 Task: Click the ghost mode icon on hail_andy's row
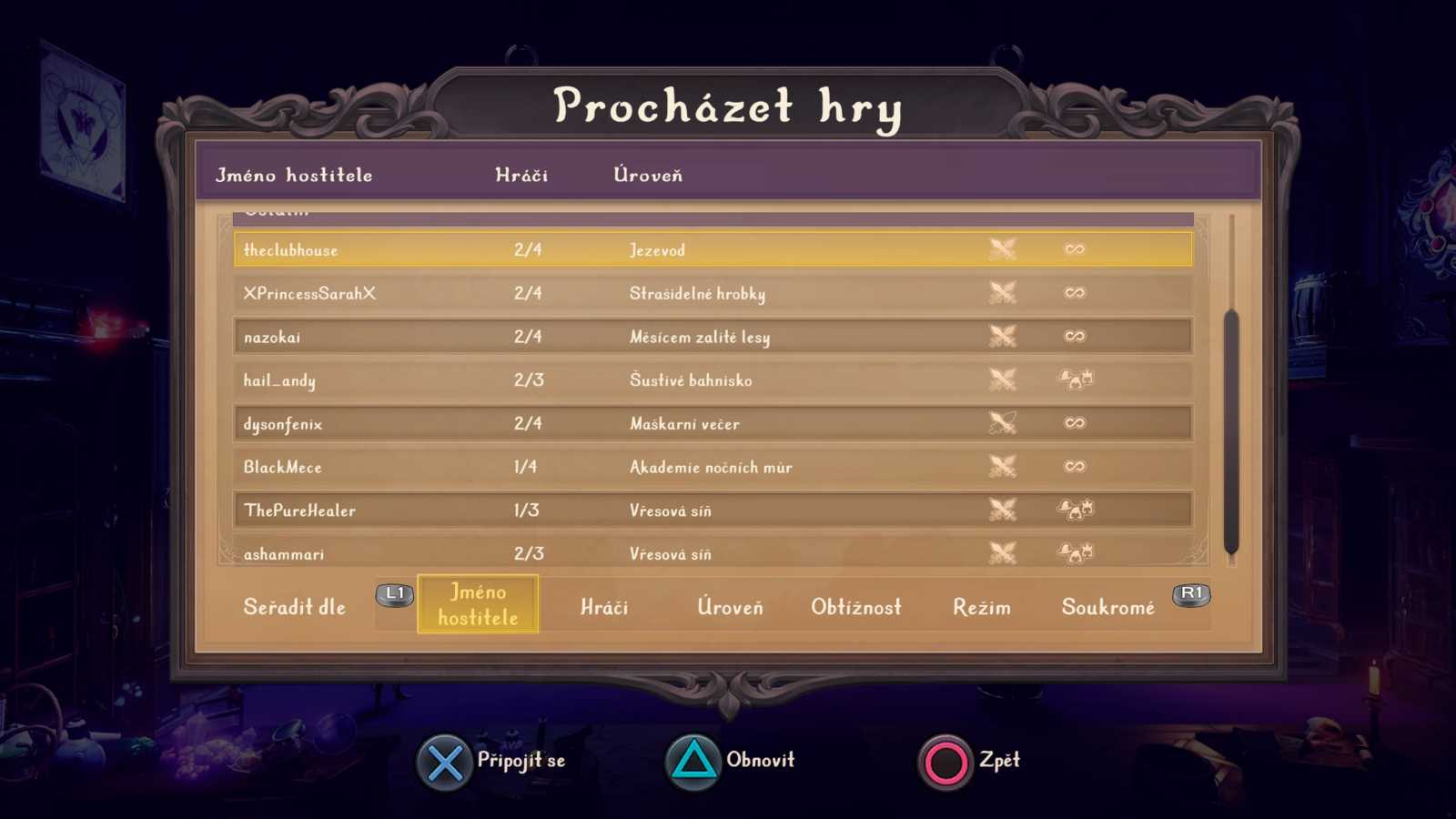(x=1076, y=379)
